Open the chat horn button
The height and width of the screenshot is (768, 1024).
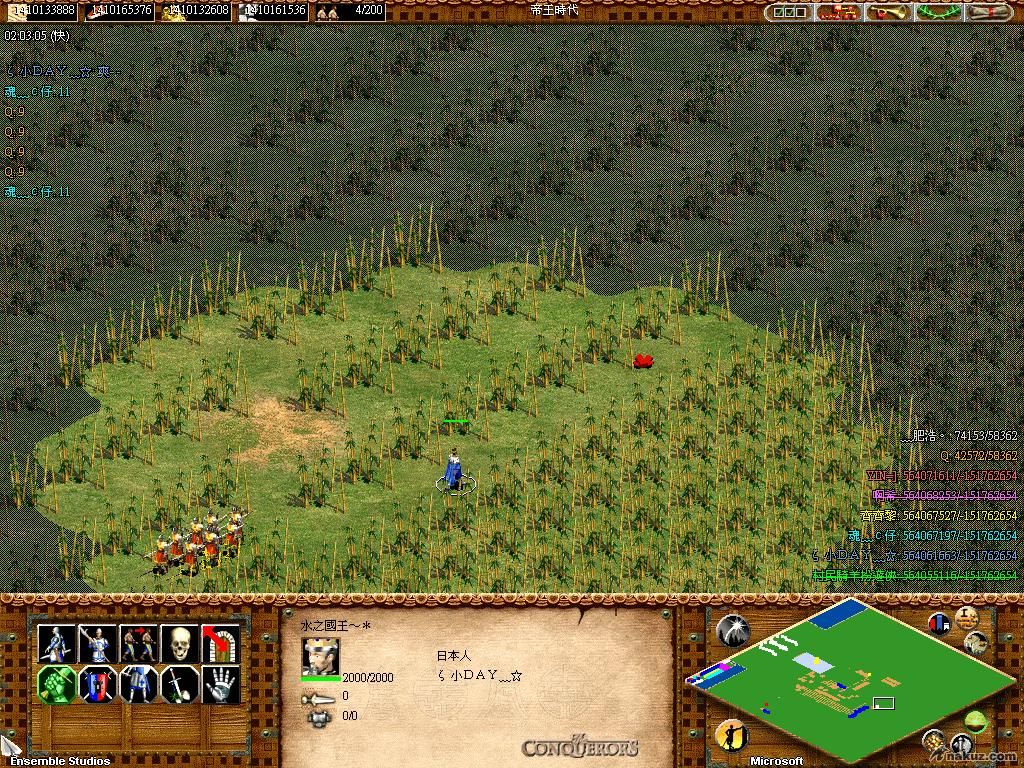tap(886, 12)
